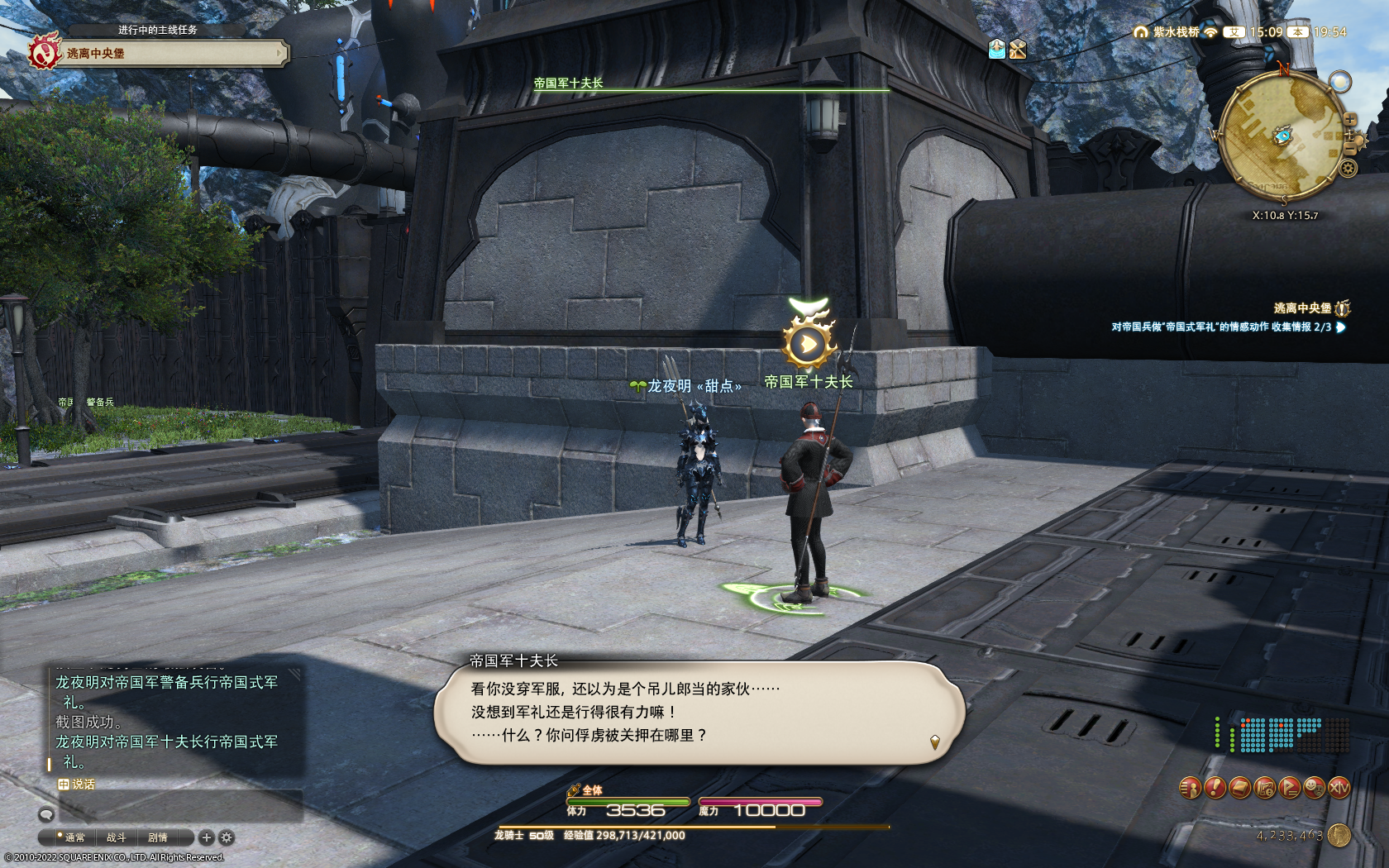This screenshot has width=1389, height=868.
Task: Open the flag party menu icon
Action: (x=1289, y=788)
